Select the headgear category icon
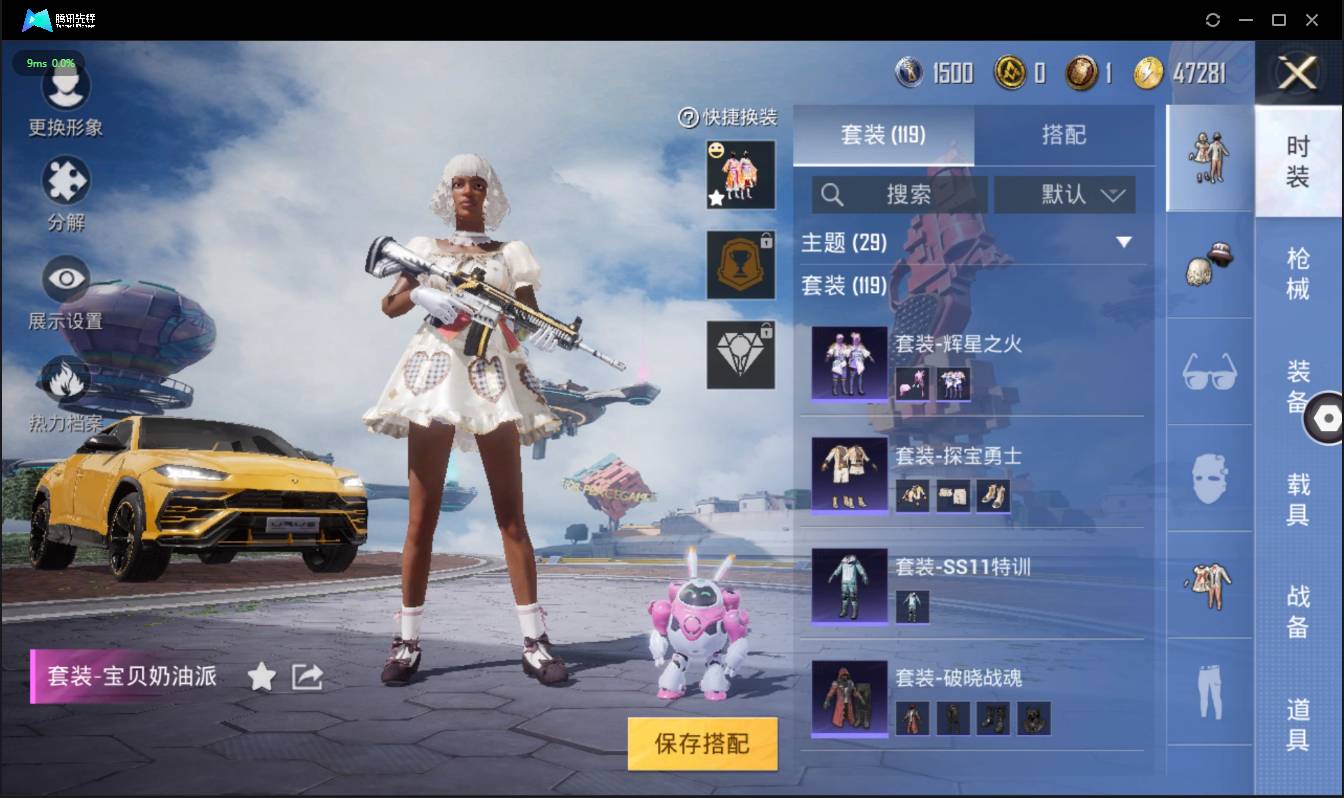Image resolution: width=1344 pixels, height=798 pixels. (x=1209, y=266)
